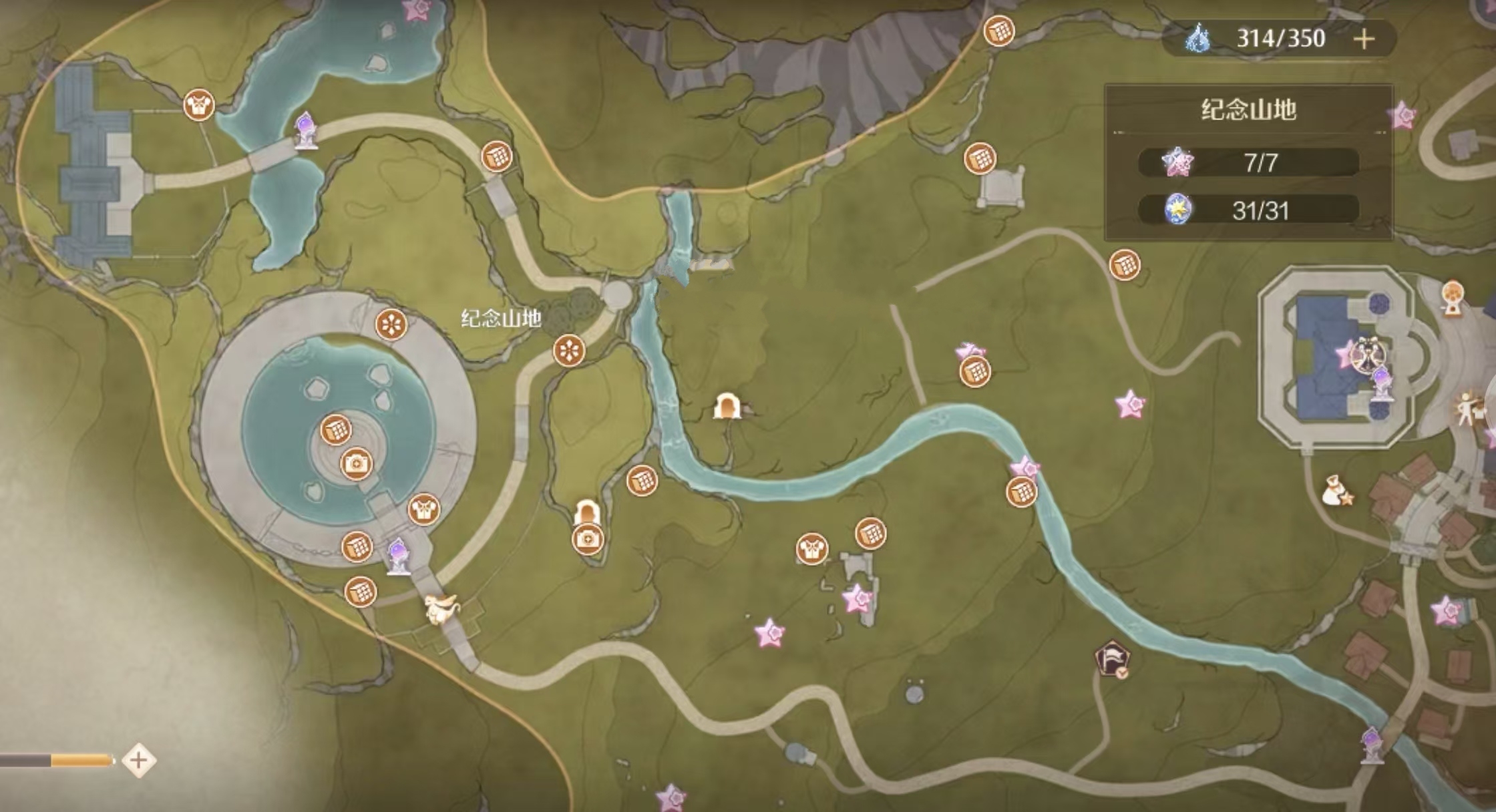1496x812 pixels.
Task: Select the 31/31 blue orb collectible counter
Action: [1248, 211]
